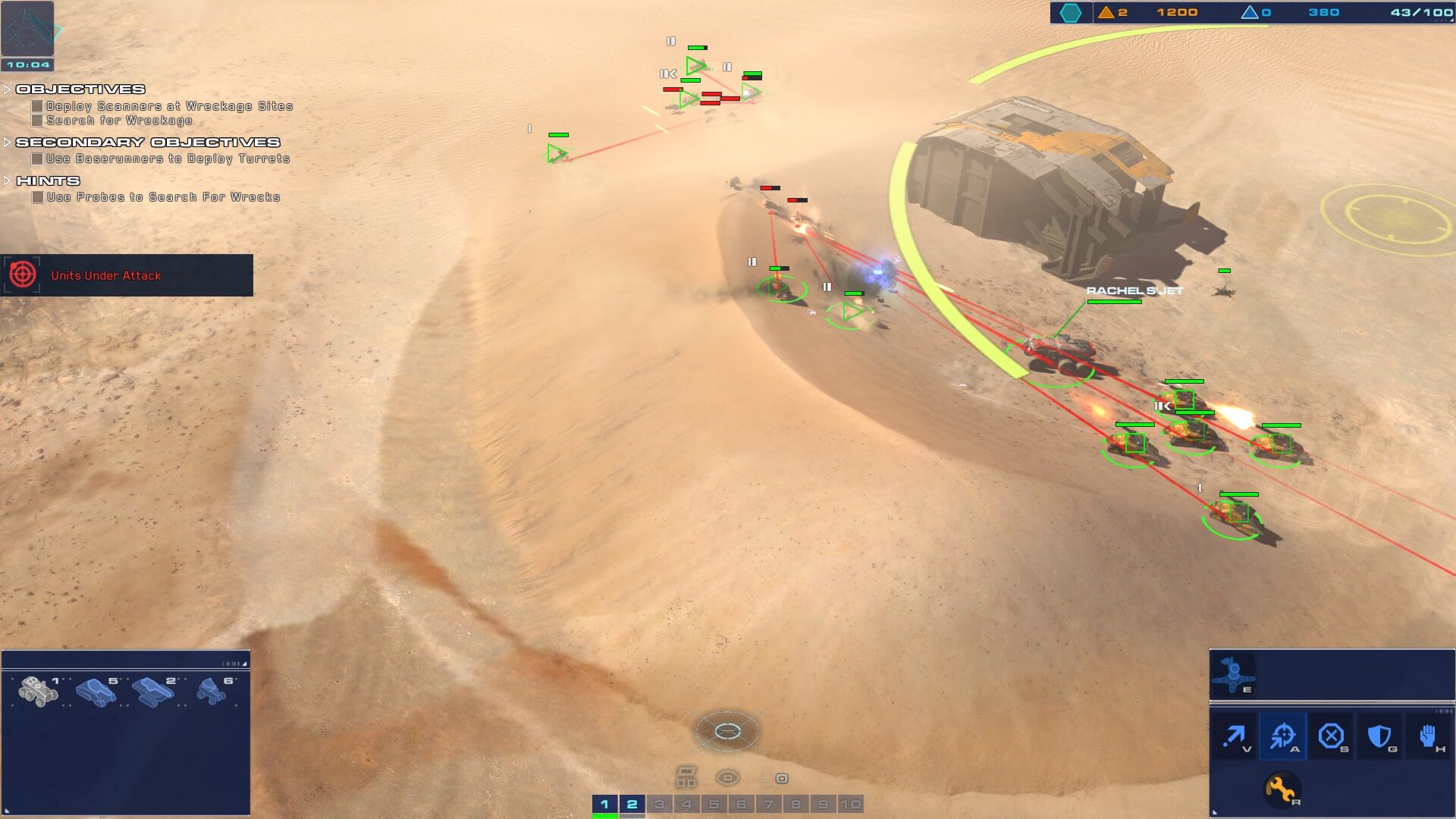Enable Hold Fire with the hand icon
The height and width of the screenshot is (819, 1456).
(1429, 734)
